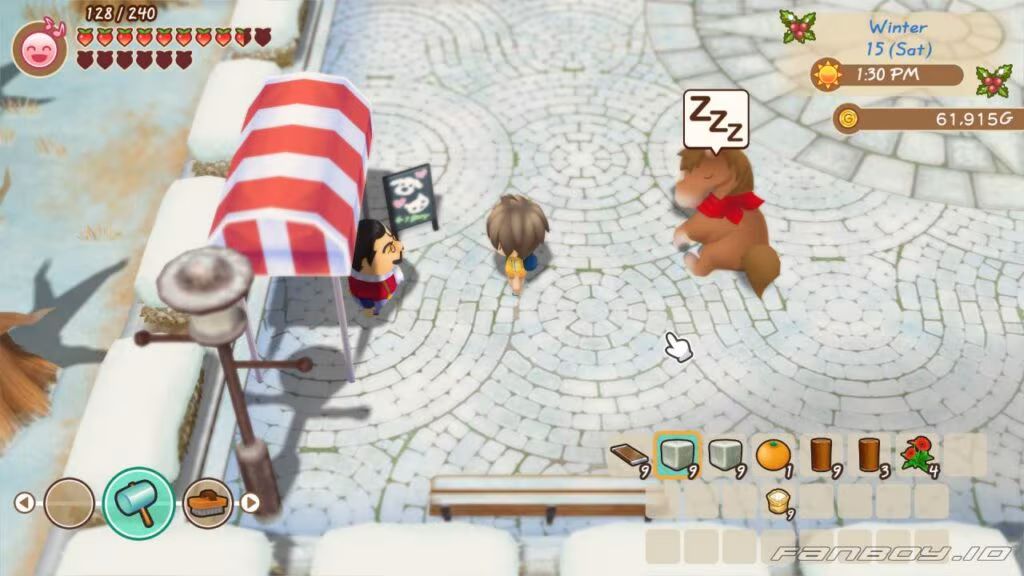The height and width of the screenshot is (576, 1024).
Task: Select the empty tool slot beside the hammer
Action: 69,502
